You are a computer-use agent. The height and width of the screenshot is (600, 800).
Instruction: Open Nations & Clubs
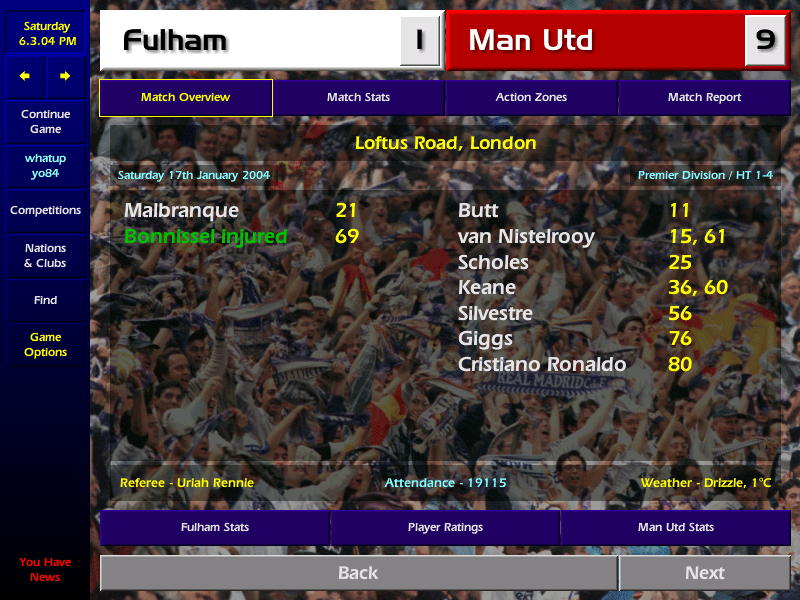[45, 256]
